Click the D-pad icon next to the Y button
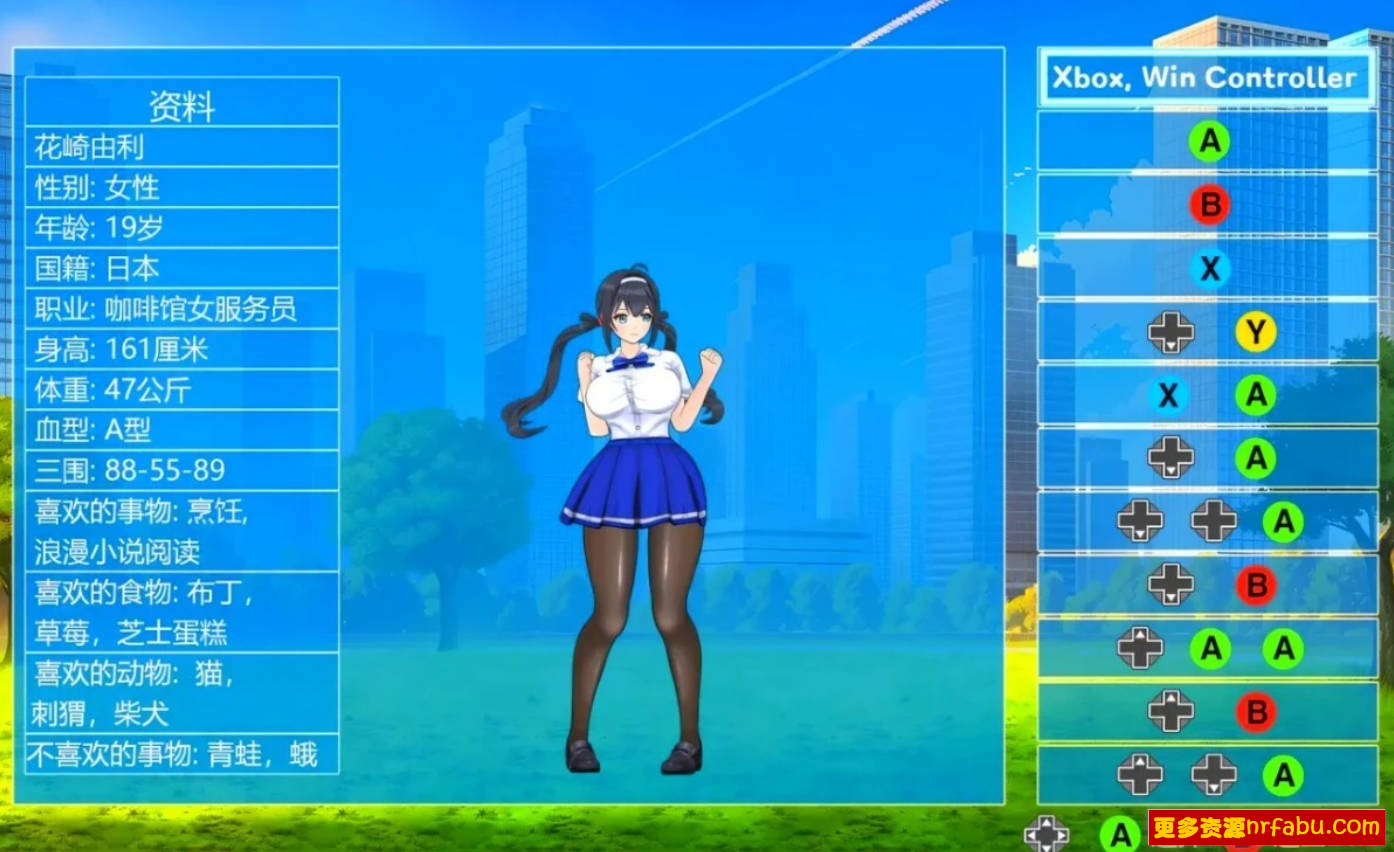The width and height of the screenshot is (1394, 852). (1170, 333)
